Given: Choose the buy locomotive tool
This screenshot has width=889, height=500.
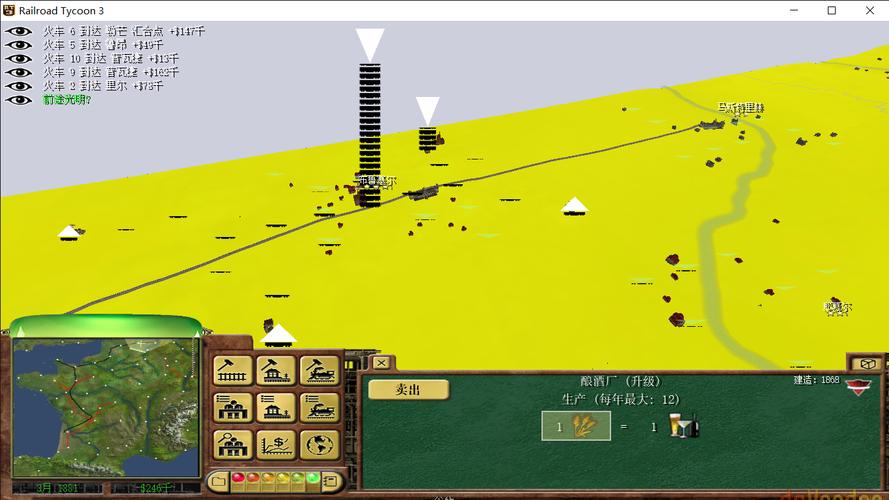Looking at the screenshot, I should [320, 370].
